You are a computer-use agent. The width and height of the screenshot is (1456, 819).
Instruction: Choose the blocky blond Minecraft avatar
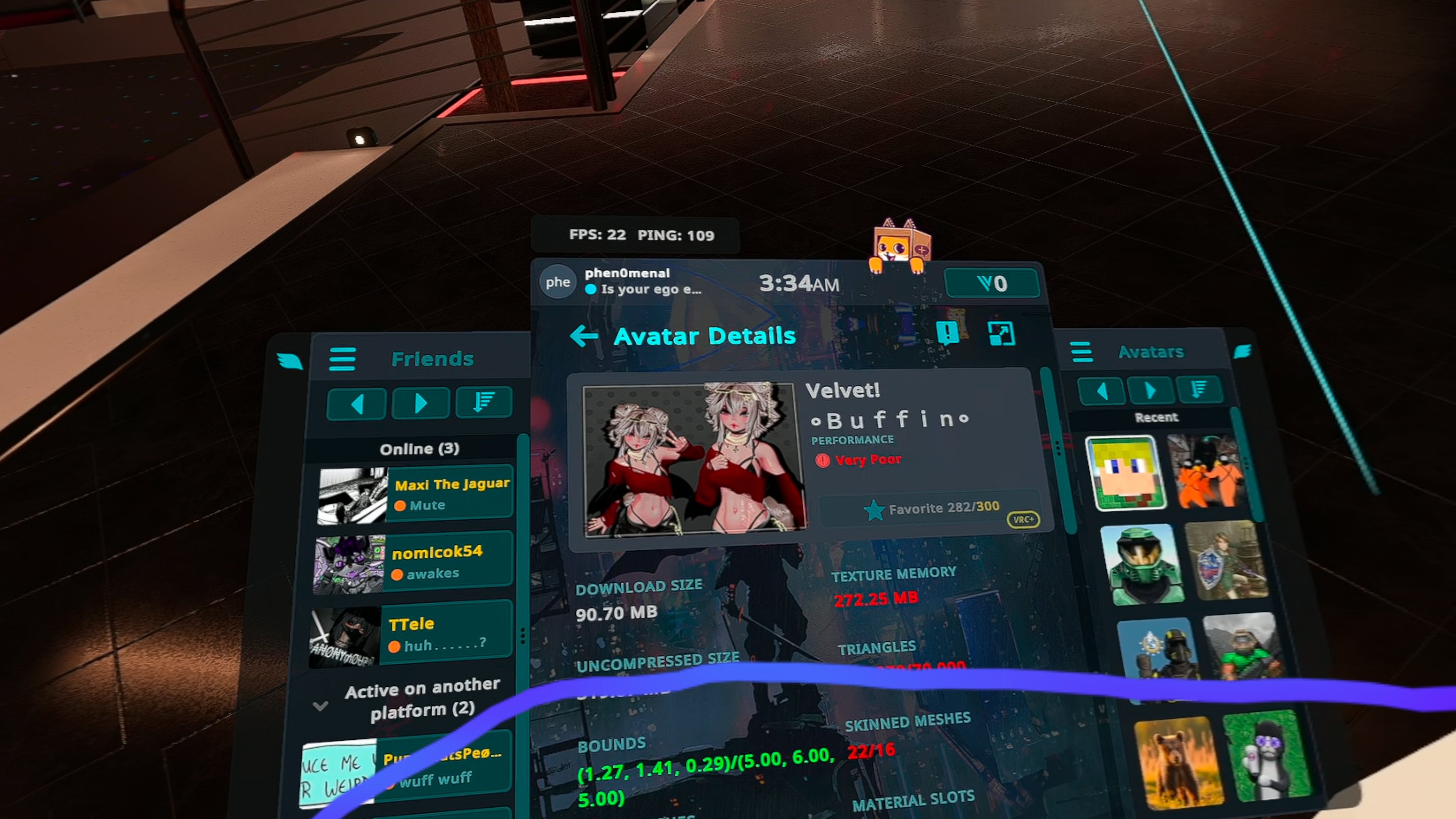[x=1125, y=473]
